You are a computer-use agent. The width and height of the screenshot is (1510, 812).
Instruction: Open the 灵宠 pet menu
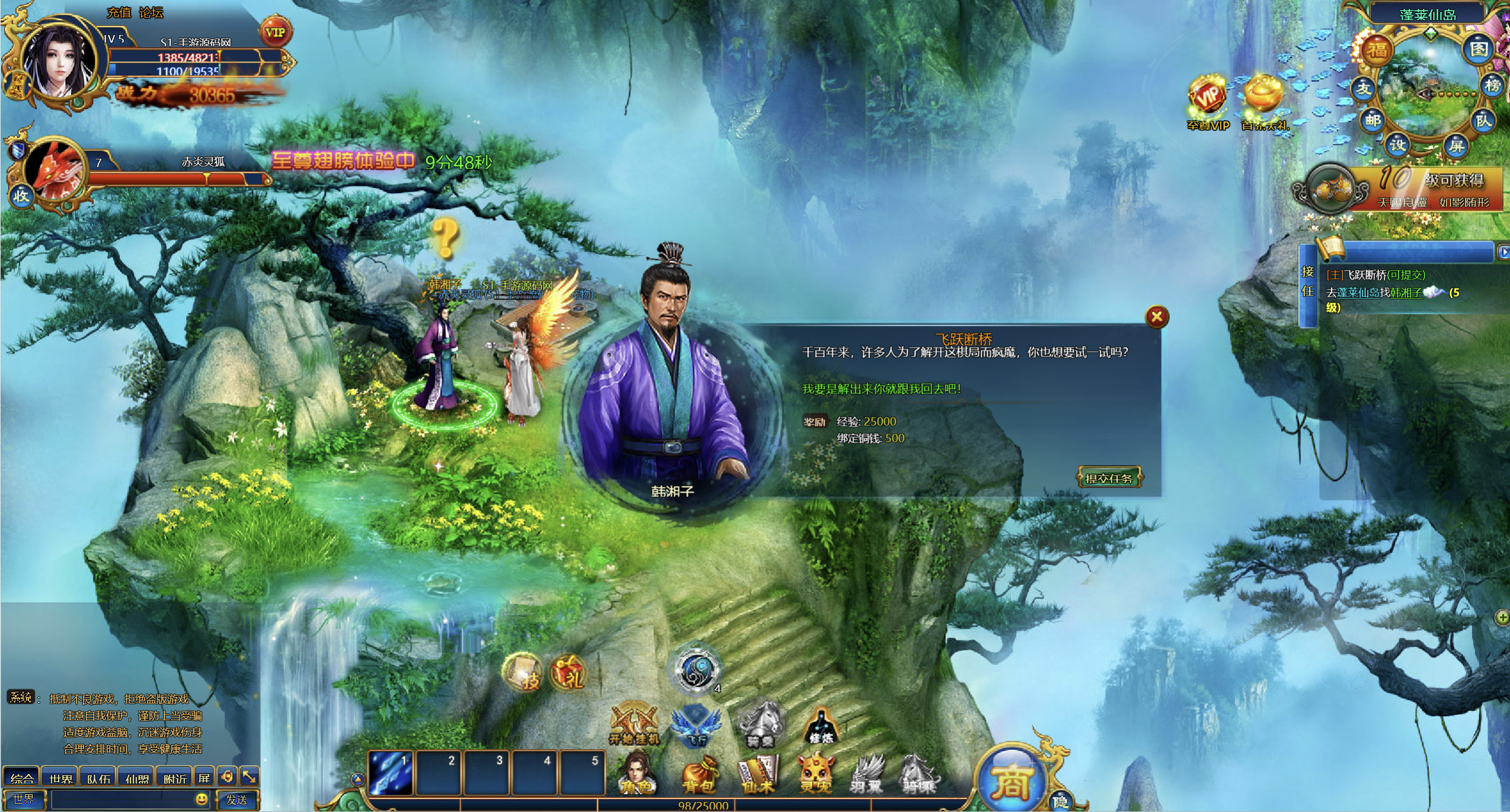pos(816,774)
